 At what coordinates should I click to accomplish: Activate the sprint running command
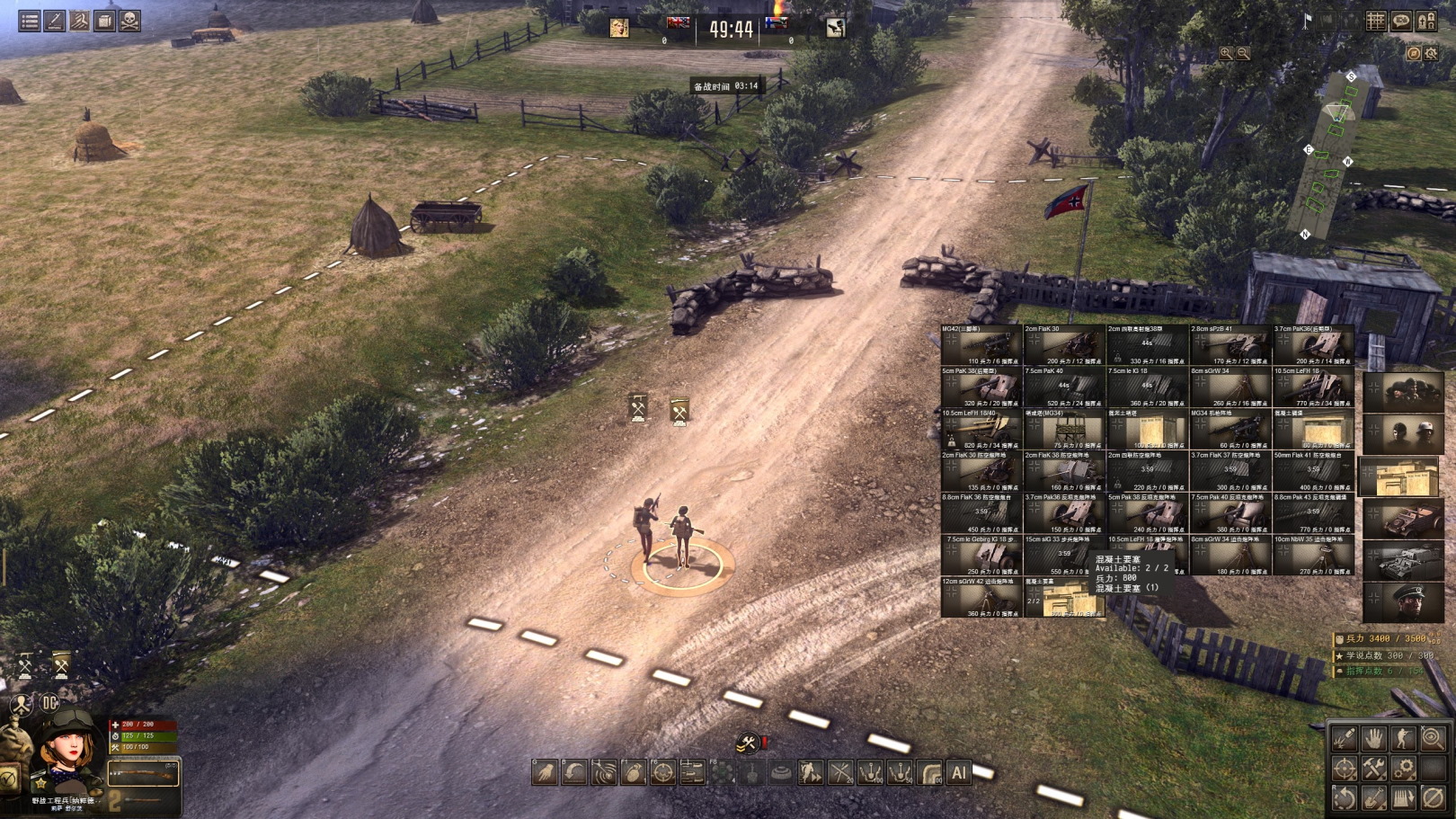click(x=811, y=772)
